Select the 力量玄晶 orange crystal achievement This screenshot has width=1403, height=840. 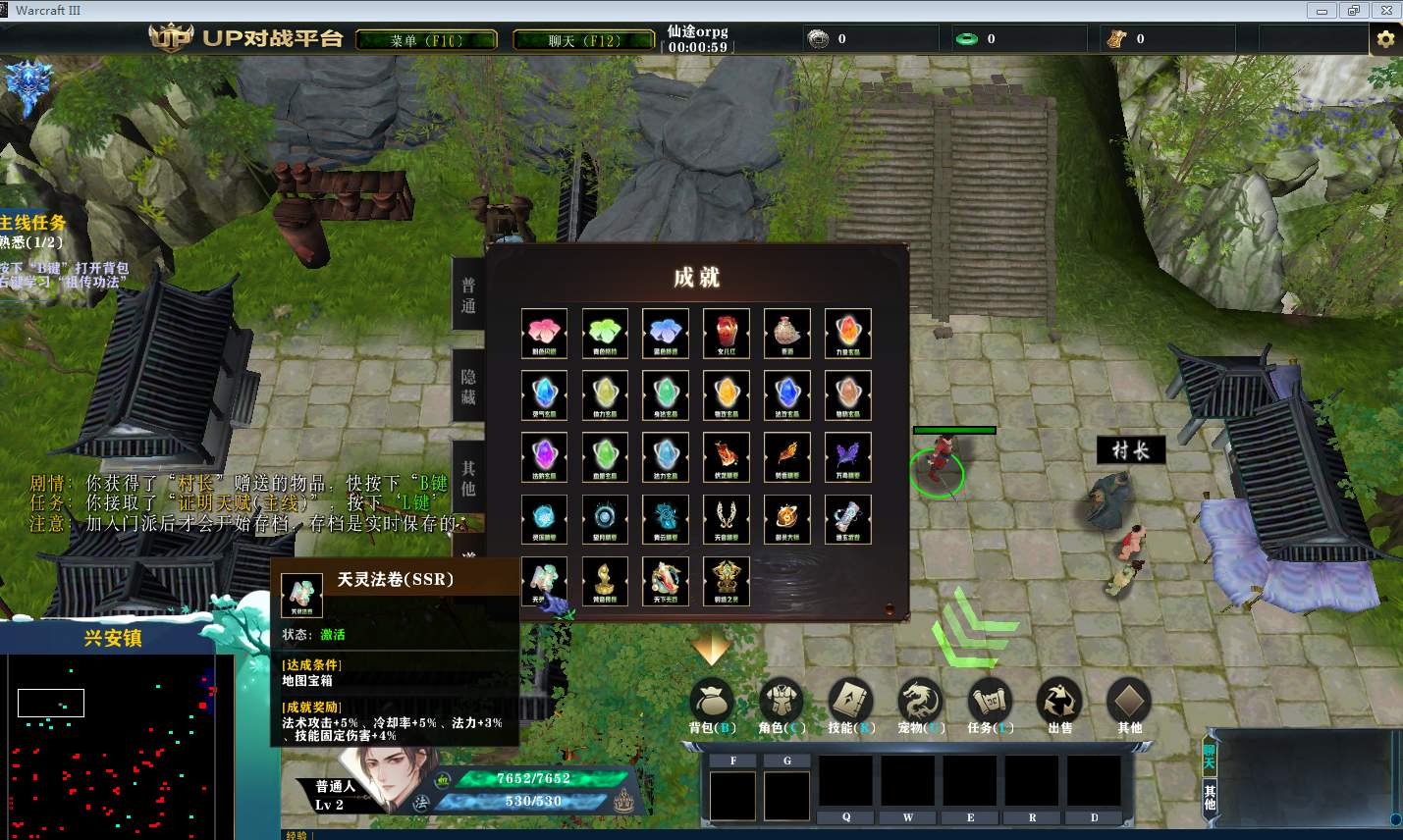click(848, 333)
